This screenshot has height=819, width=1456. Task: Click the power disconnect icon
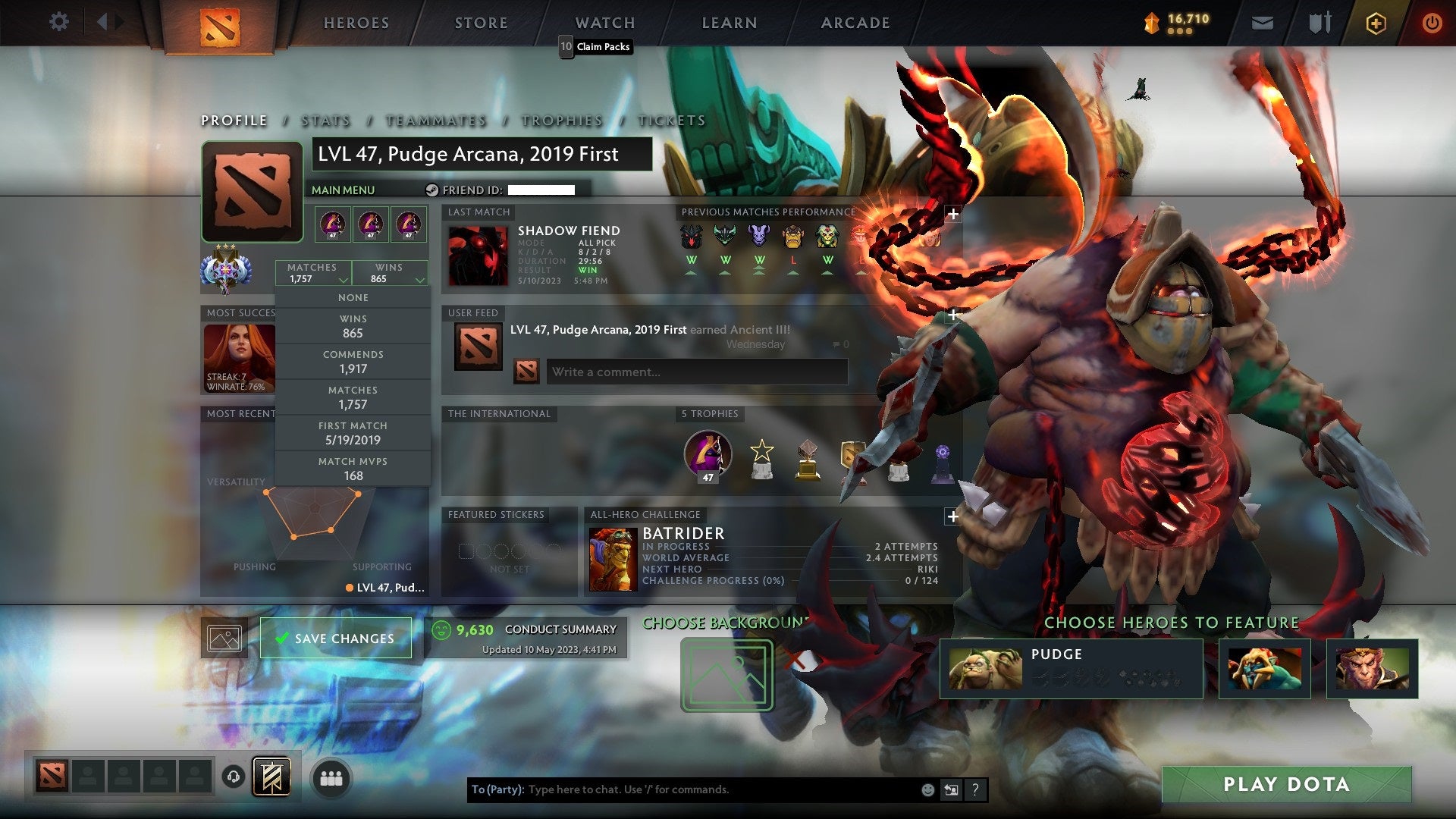(1432, 23)
